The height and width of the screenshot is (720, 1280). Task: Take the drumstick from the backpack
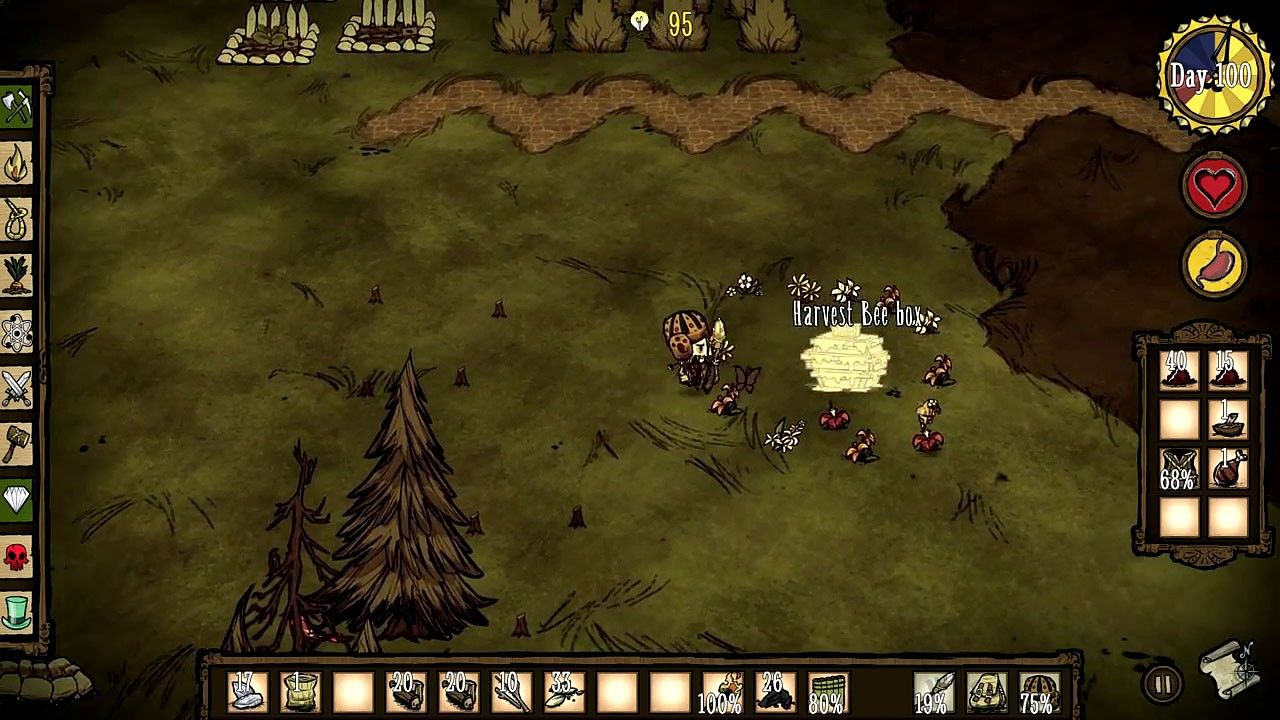click(1228, 469)
